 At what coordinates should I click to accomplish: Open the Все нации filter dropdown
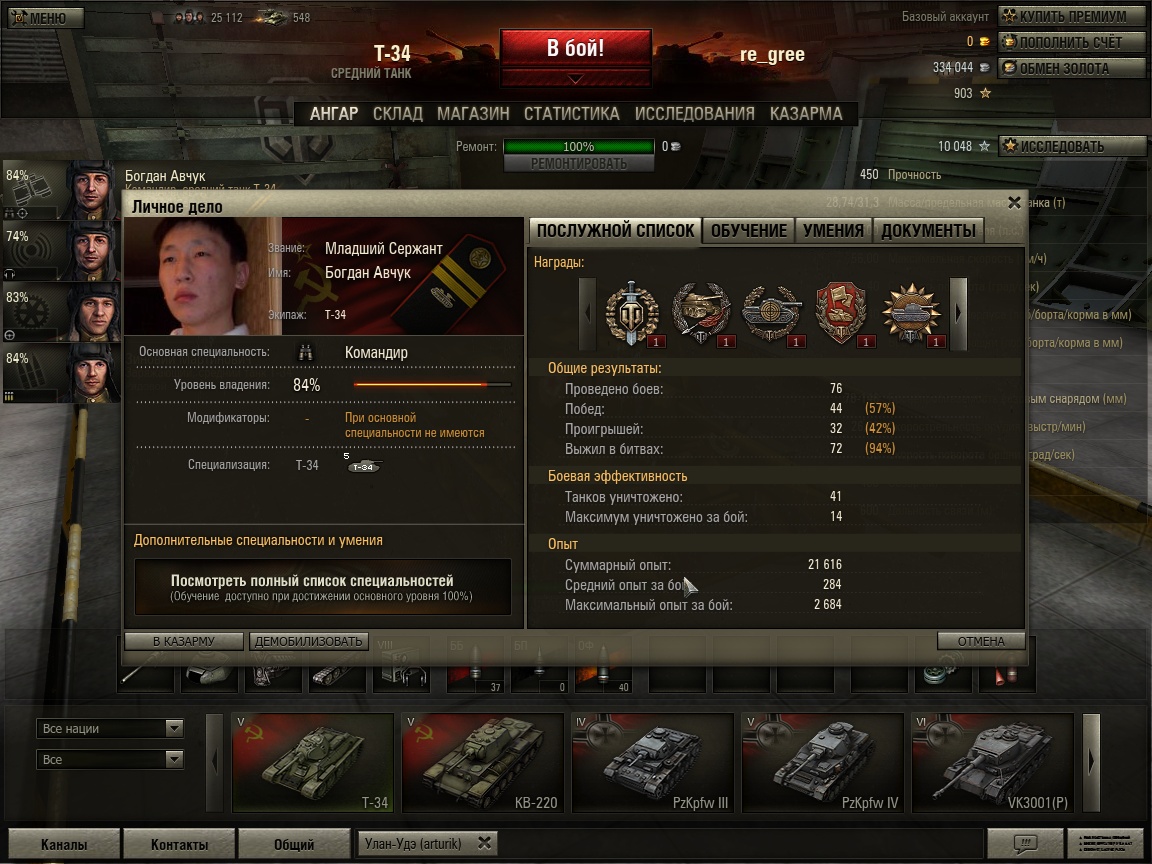[x=110, y=729]
